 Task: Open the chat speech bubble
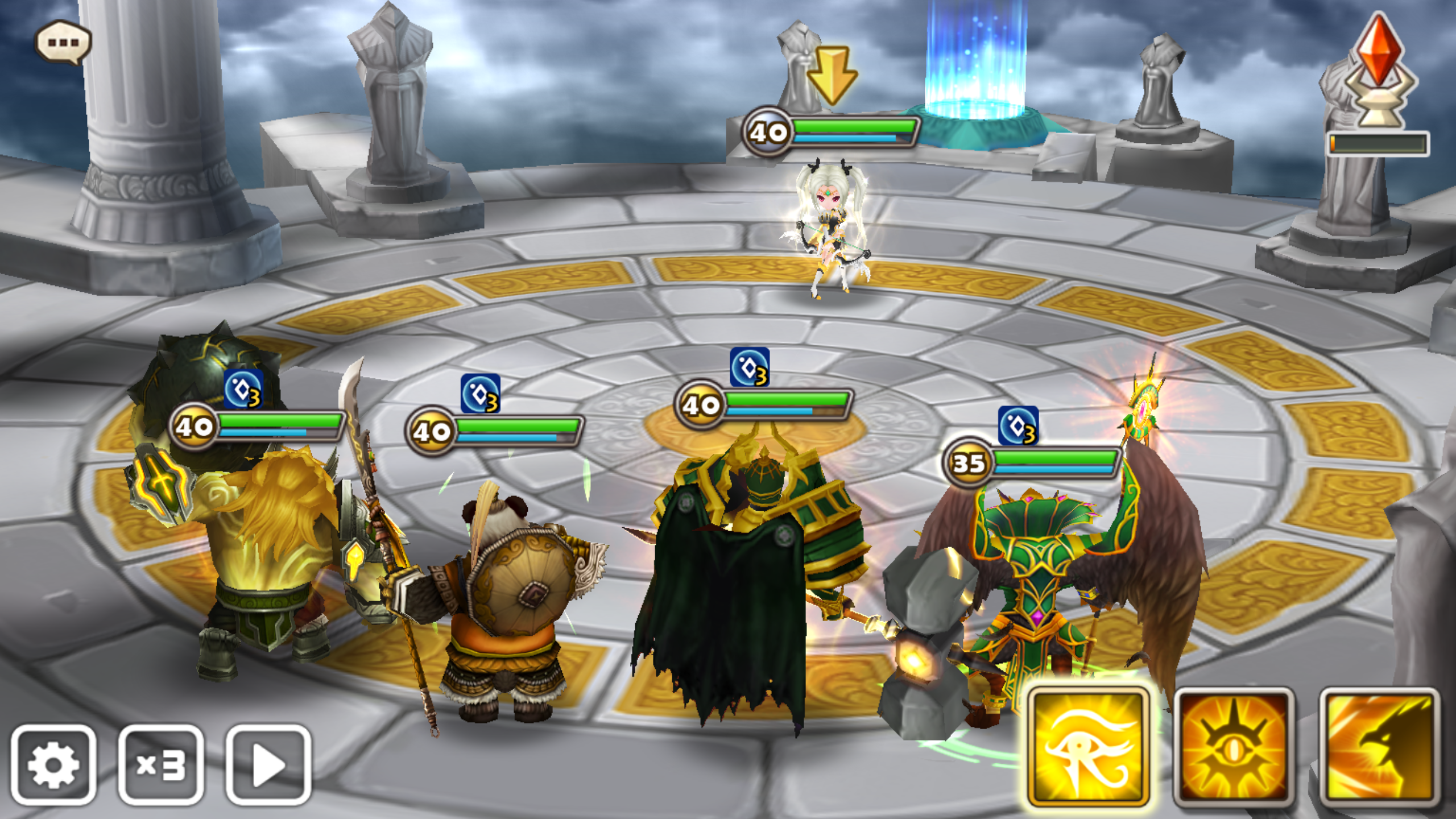pos(63,43)
